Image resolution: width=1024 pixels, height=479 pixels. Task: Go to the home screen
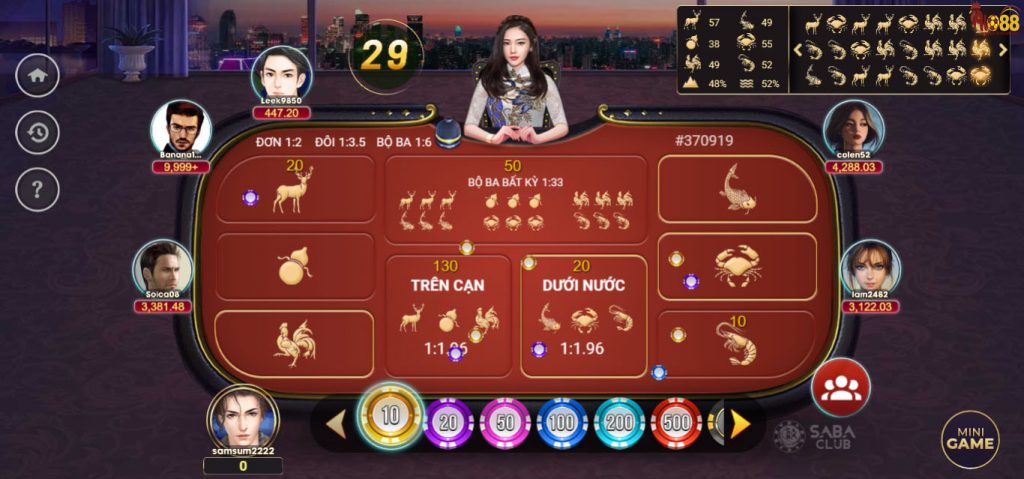[38, 76]
